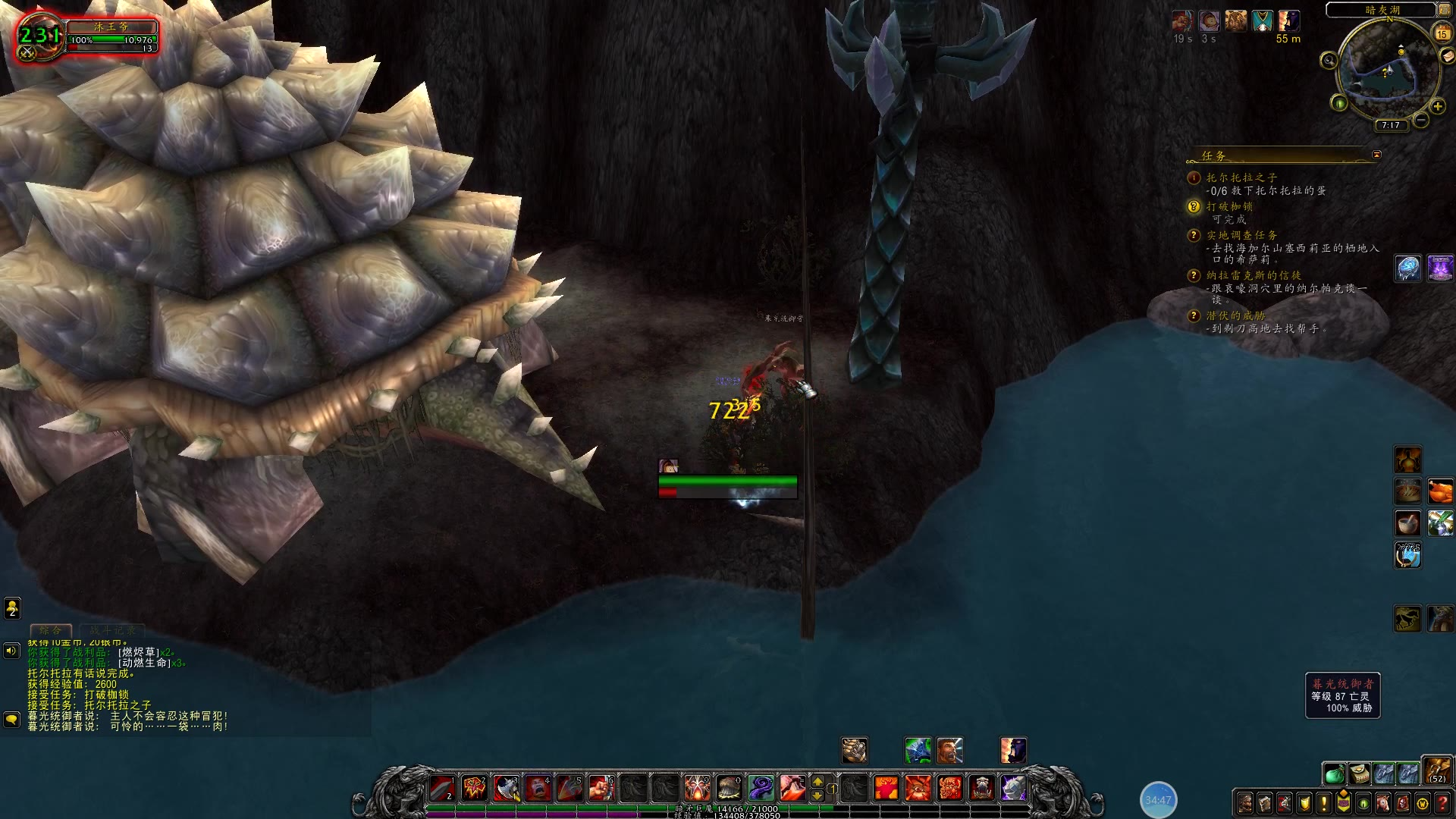
Task: Select the 综合 chat tab
Action: [51, 630]
